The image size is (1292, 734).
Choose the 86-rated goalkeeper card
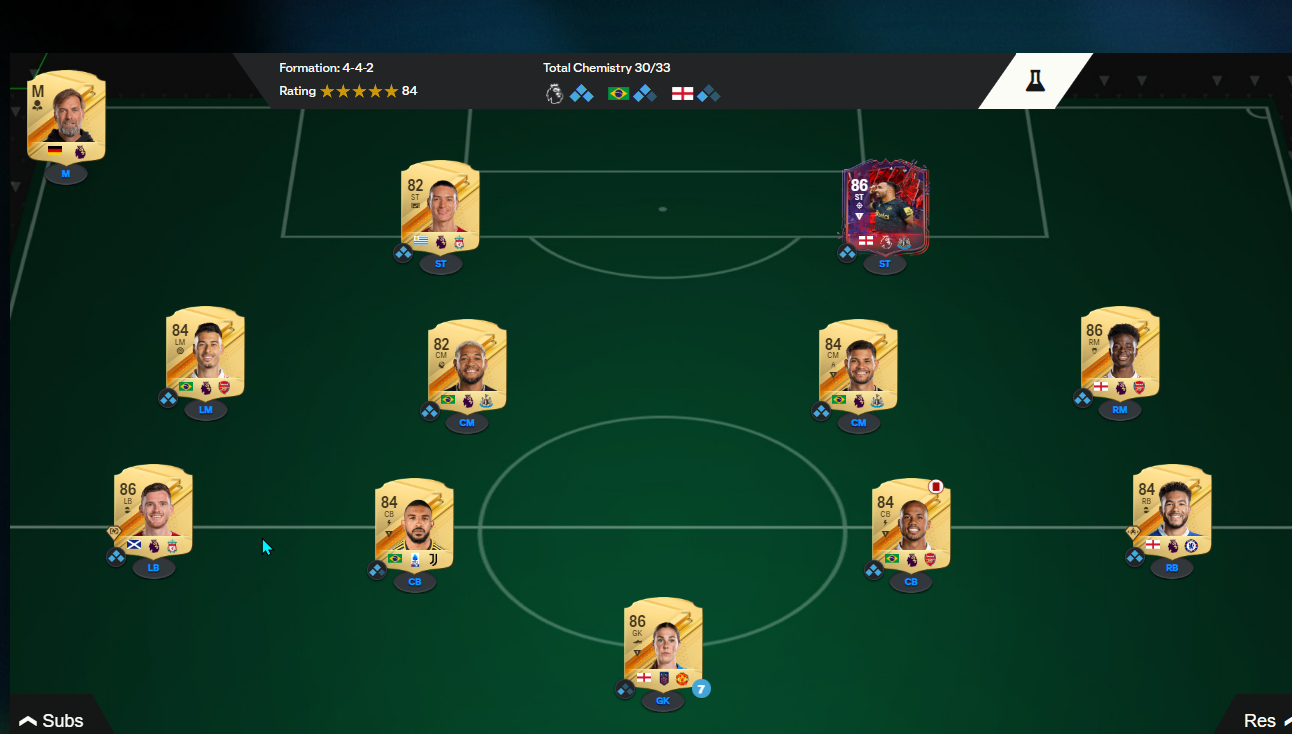pyautogui.click(x=663, y=643)
